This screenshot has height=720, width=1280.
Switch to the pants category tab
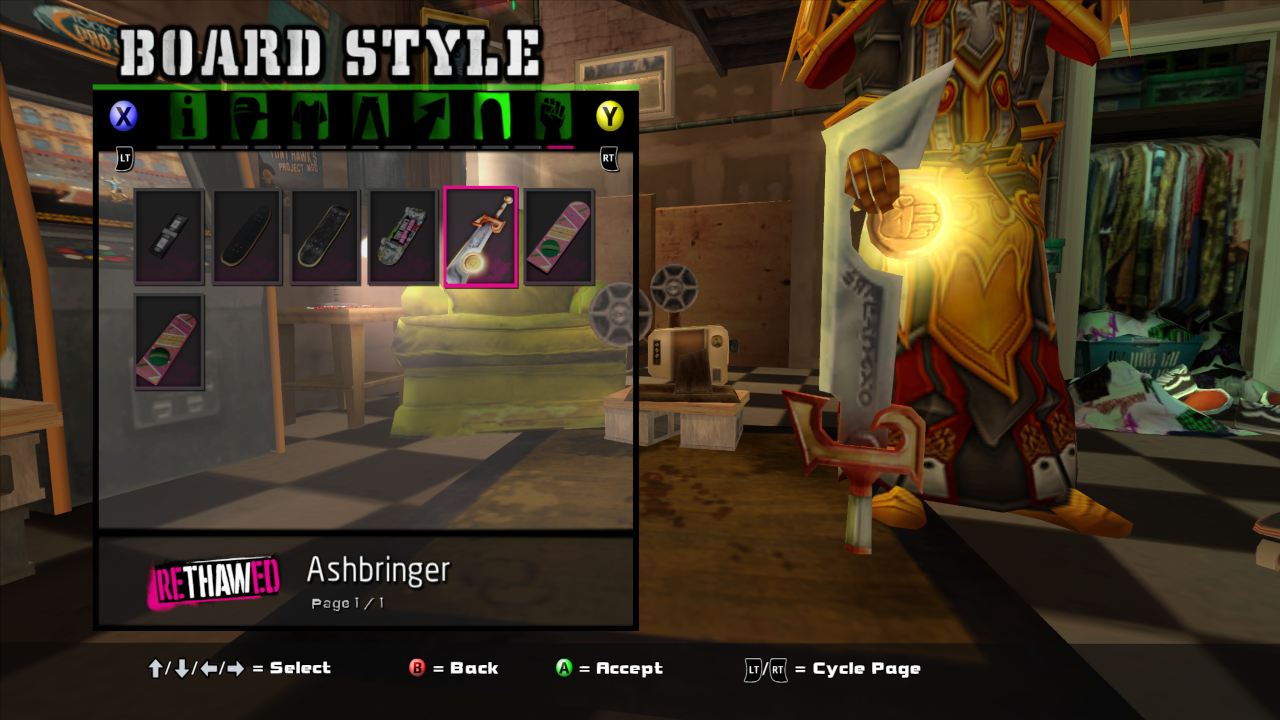372,117
